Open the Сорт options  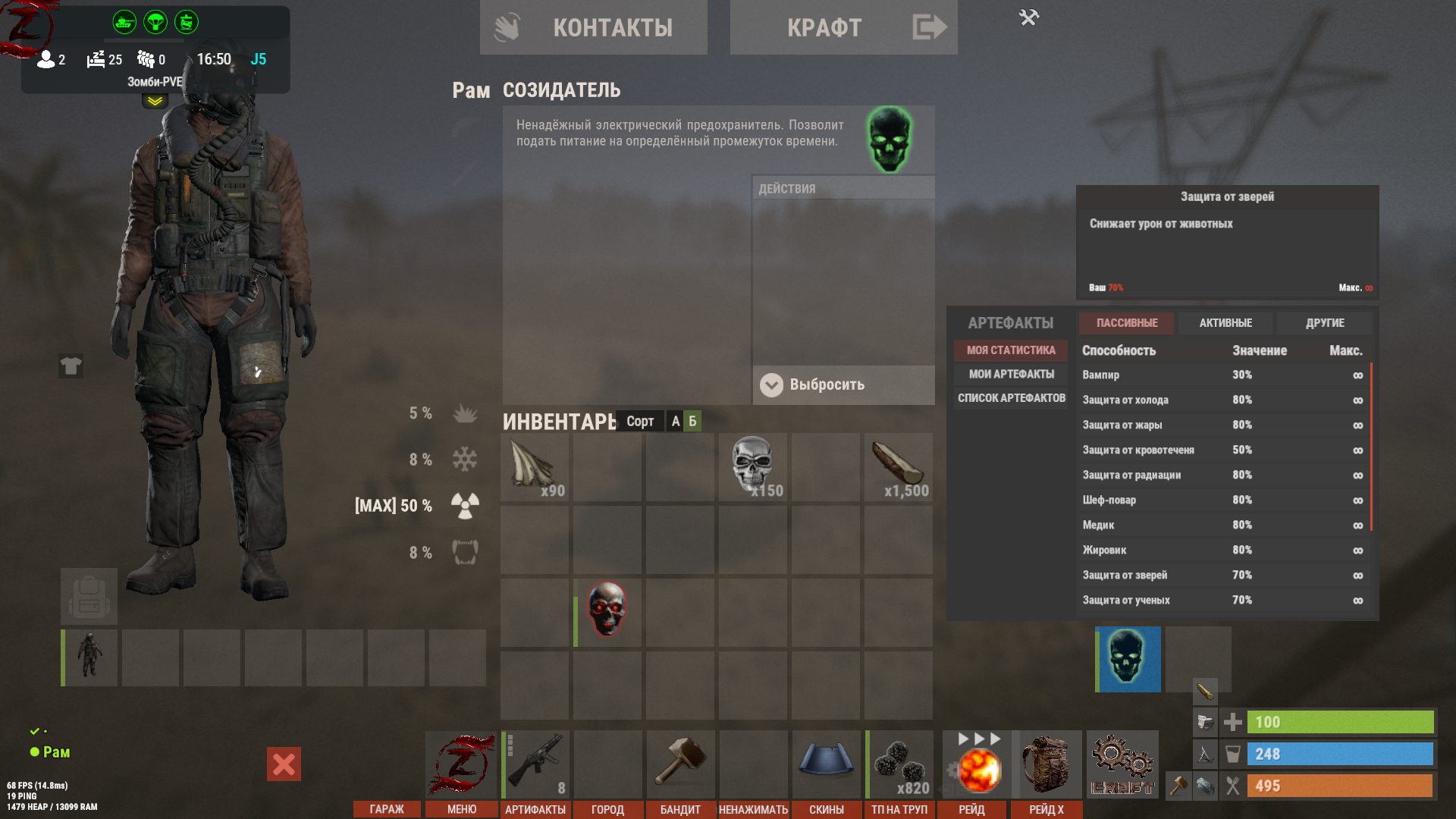click(x=640, y=422)
